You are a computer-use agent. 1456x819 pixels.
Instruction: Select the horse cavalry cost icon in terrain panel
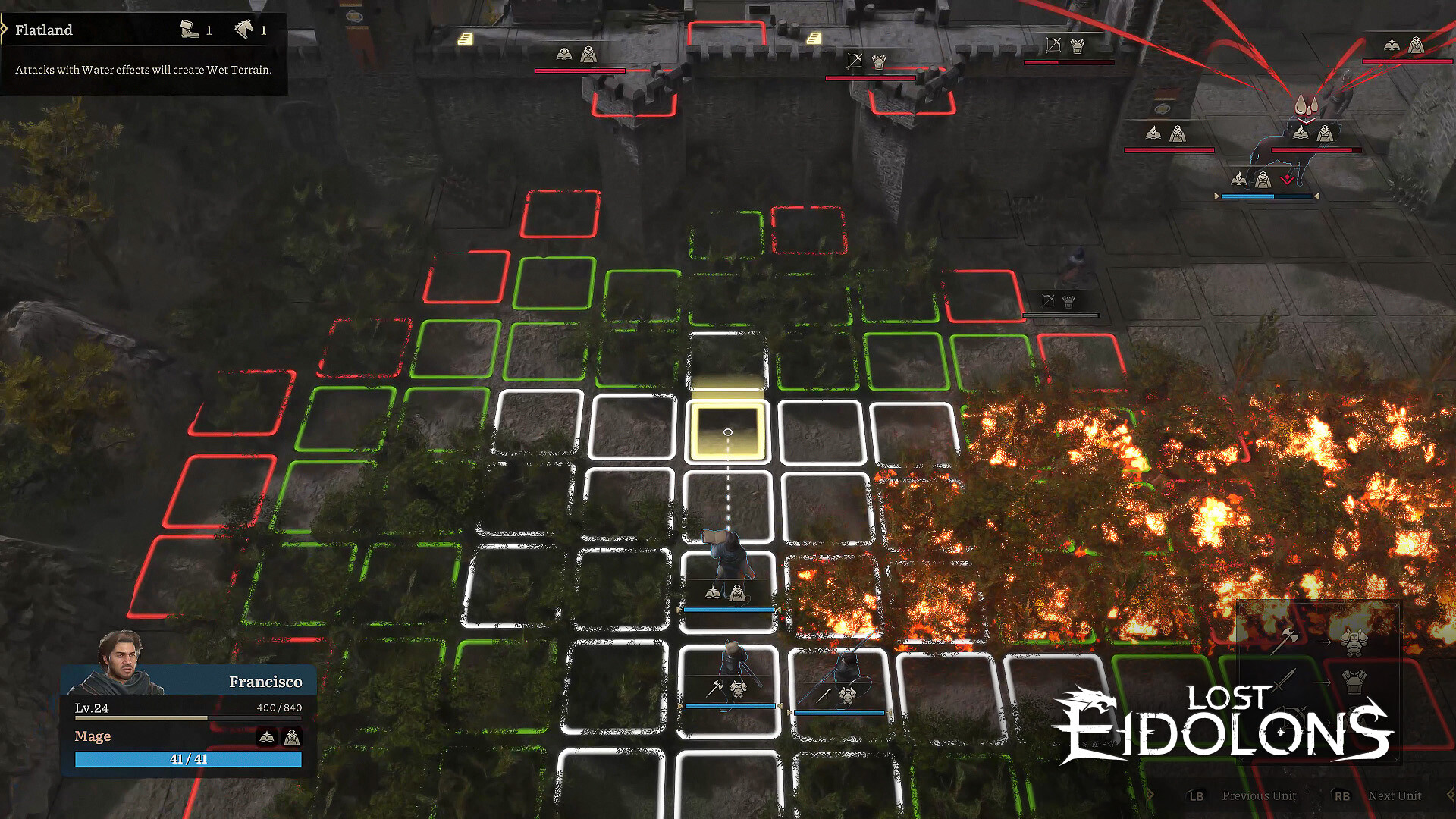244,30
